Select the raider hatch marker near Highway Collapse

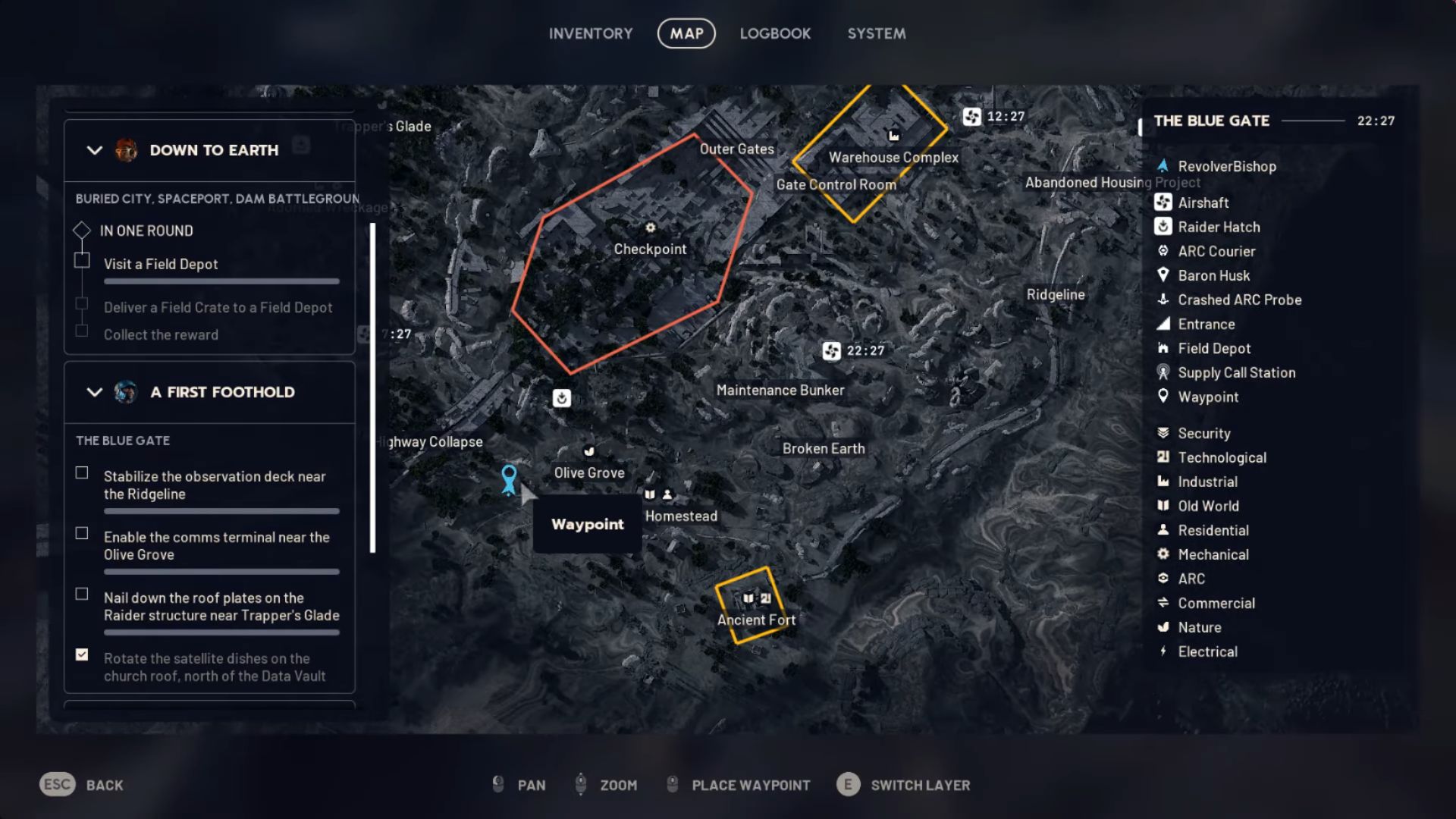561,397
